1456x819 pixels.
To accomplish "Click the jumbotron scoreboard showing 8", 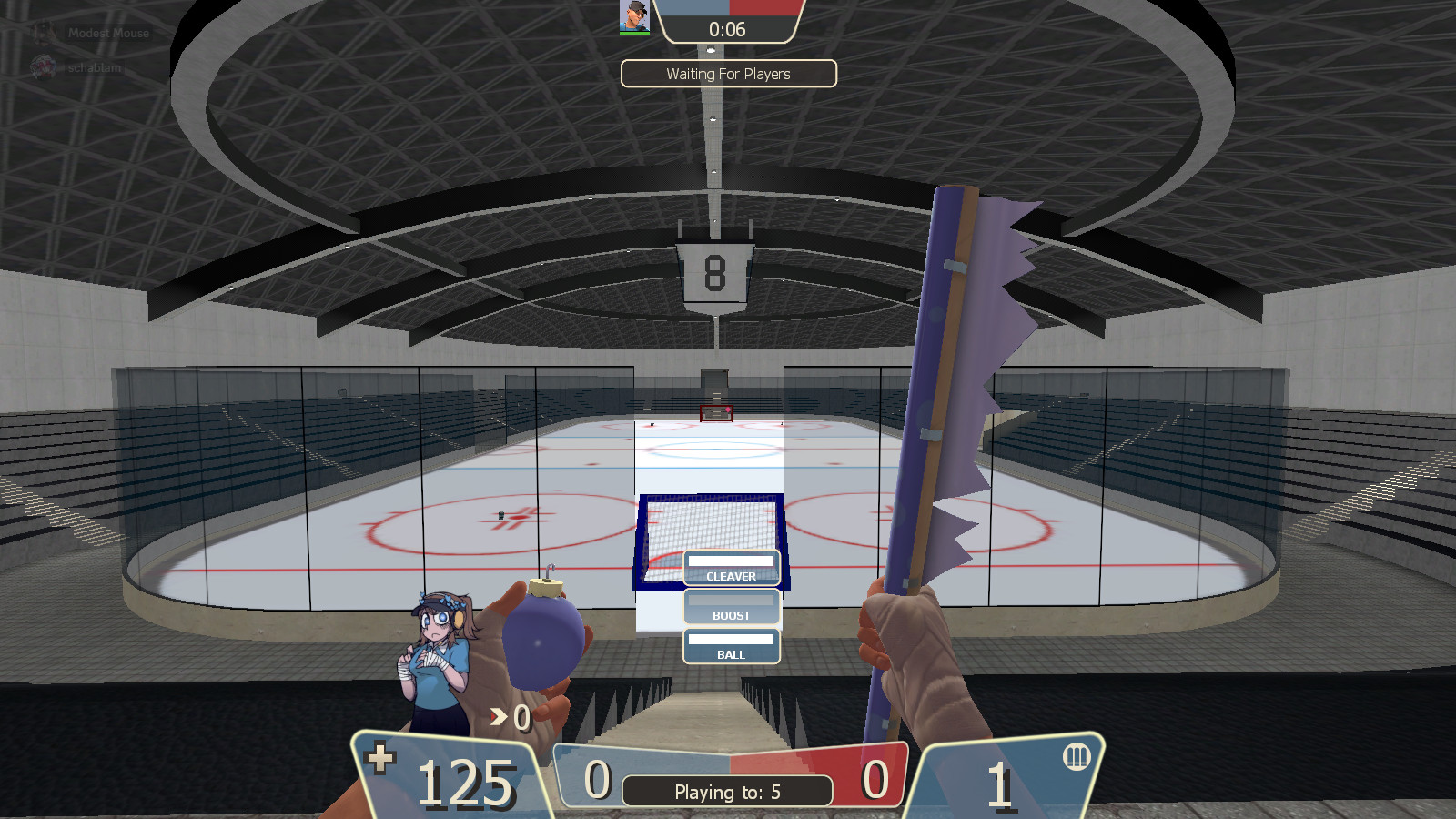I will [715, 273].
